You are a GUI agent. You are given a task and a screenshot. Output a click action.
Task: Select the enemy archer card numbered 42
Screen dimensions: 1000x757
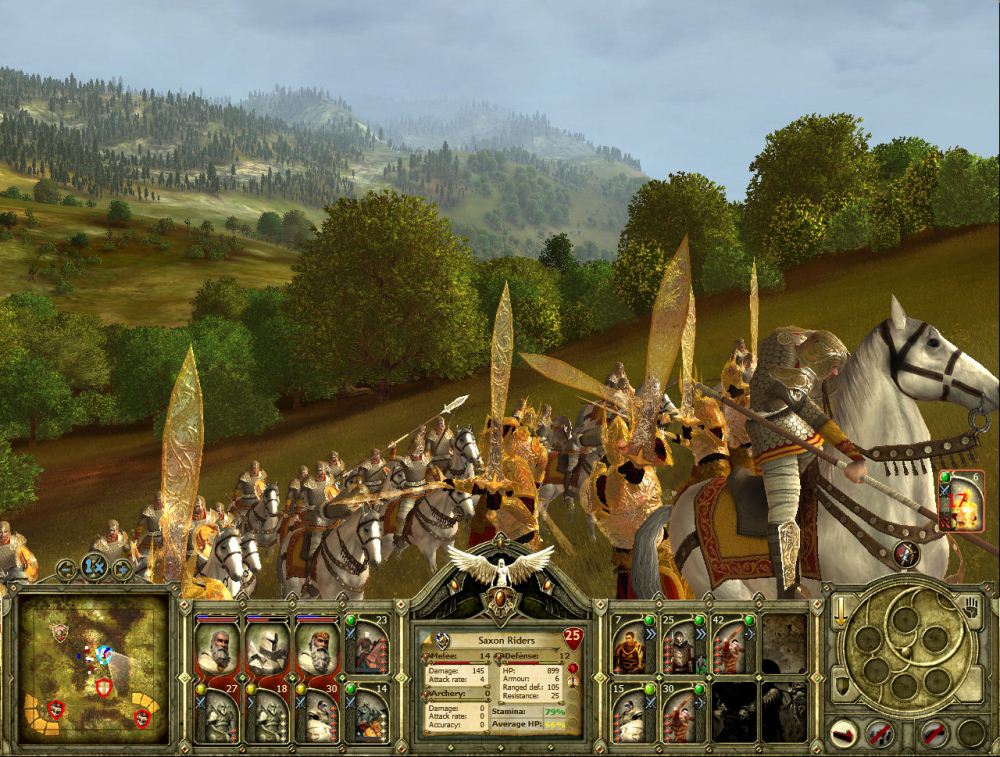click(733, 646)
